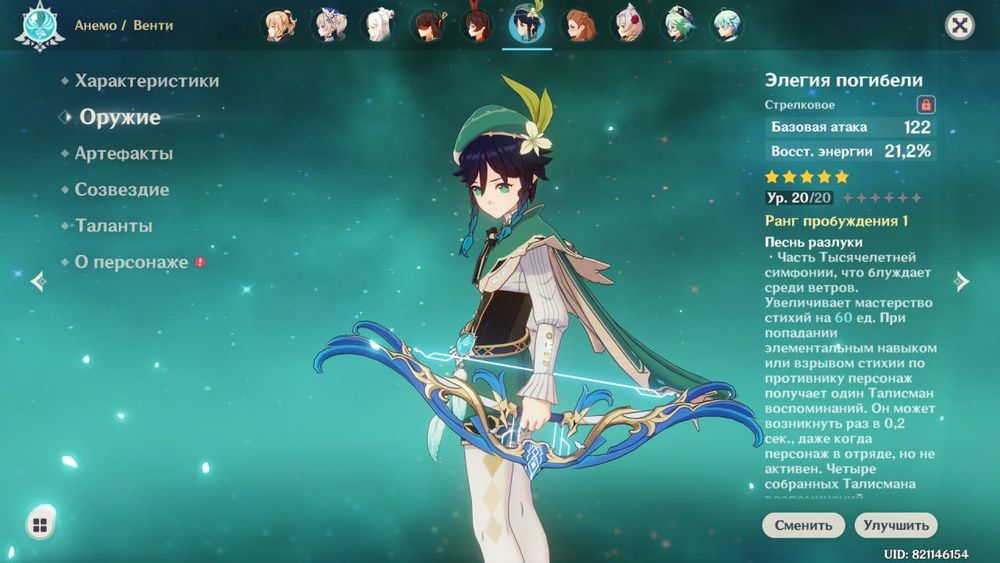Click the Сменить weapon button
The width and height of the screenshot is (1000, 563).
802,525
